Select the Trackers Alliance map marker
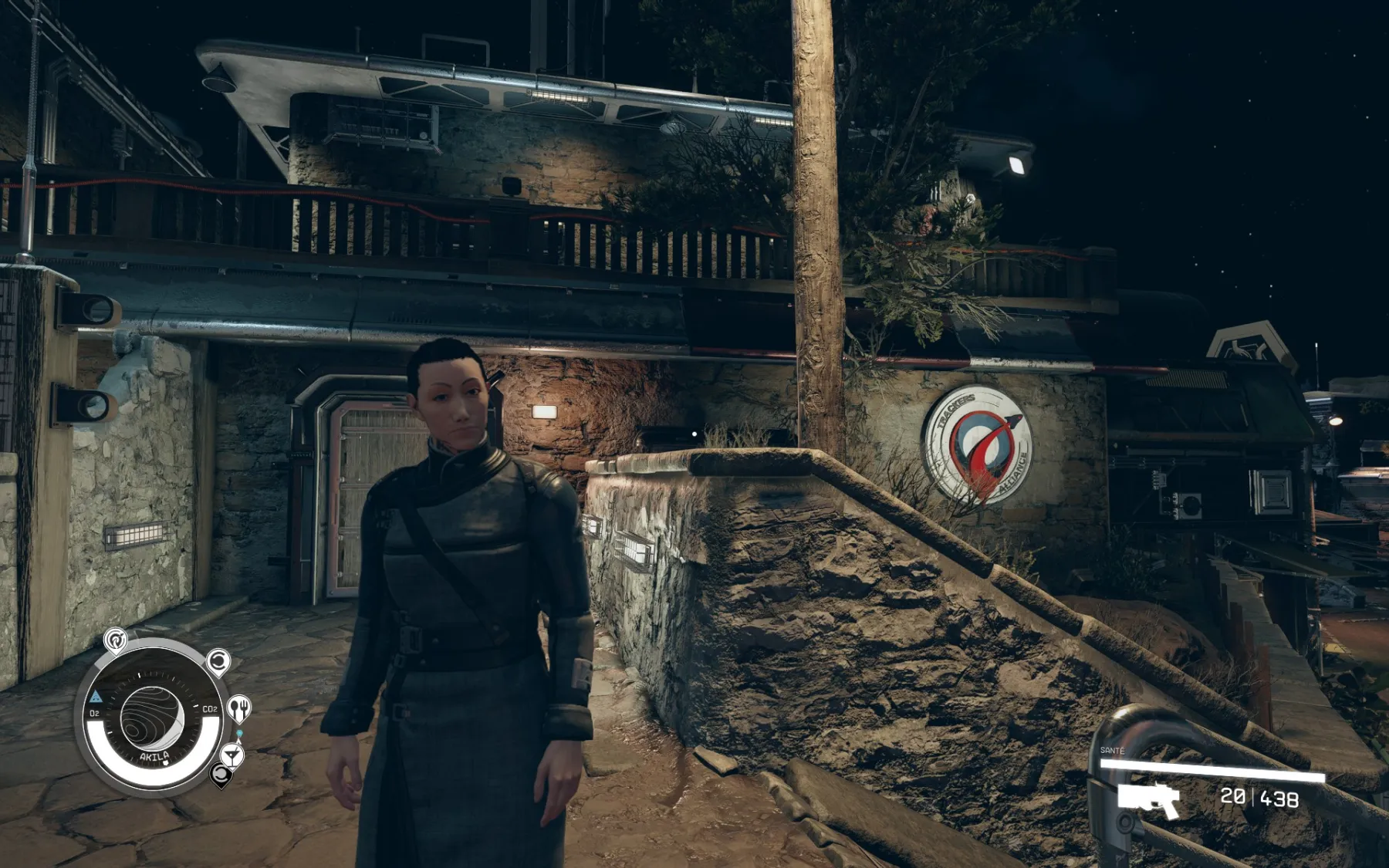Screen dimensions: 1389x868 point(115,640)
